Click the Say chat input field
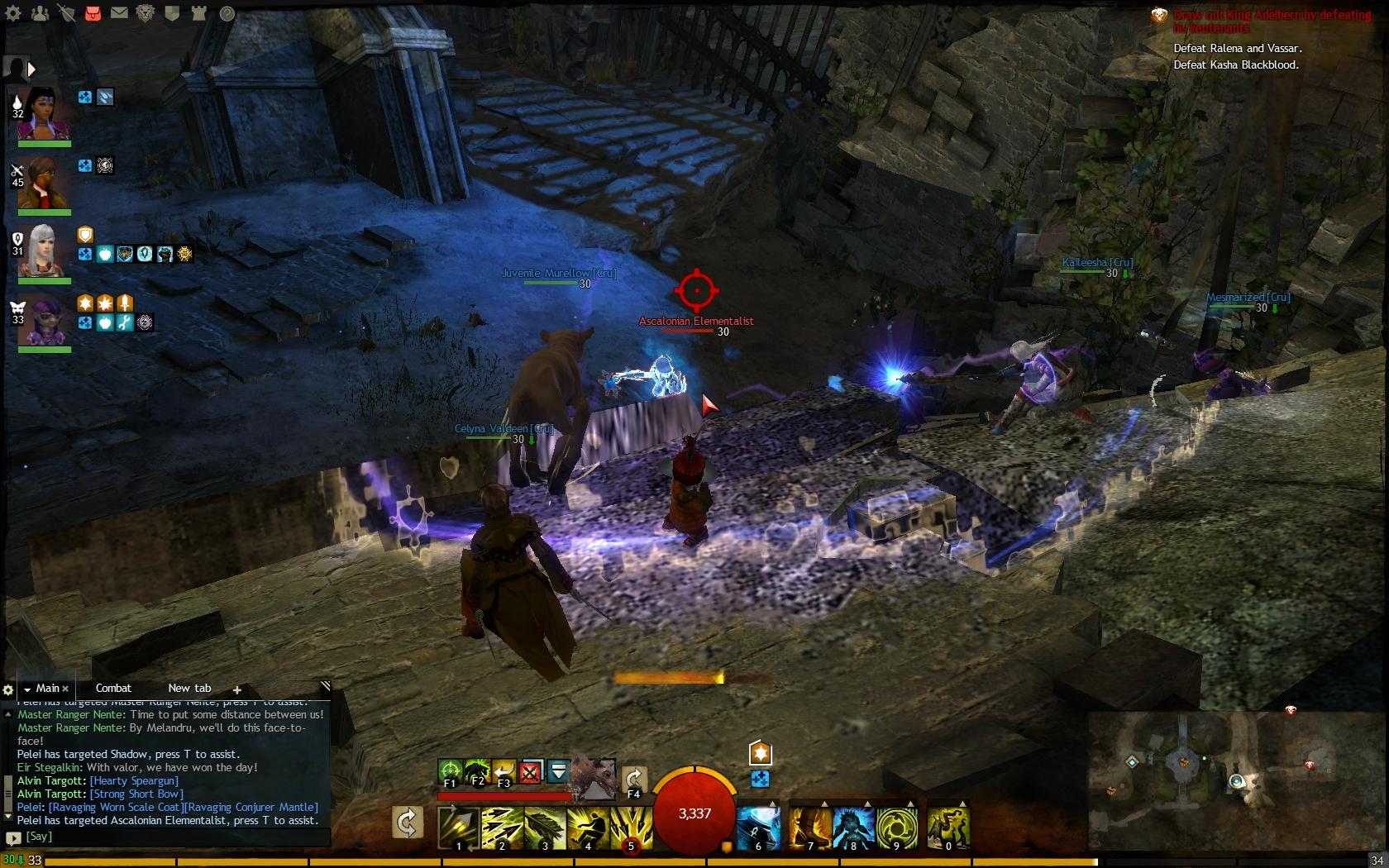1389x868 pixels. [165, 837]
